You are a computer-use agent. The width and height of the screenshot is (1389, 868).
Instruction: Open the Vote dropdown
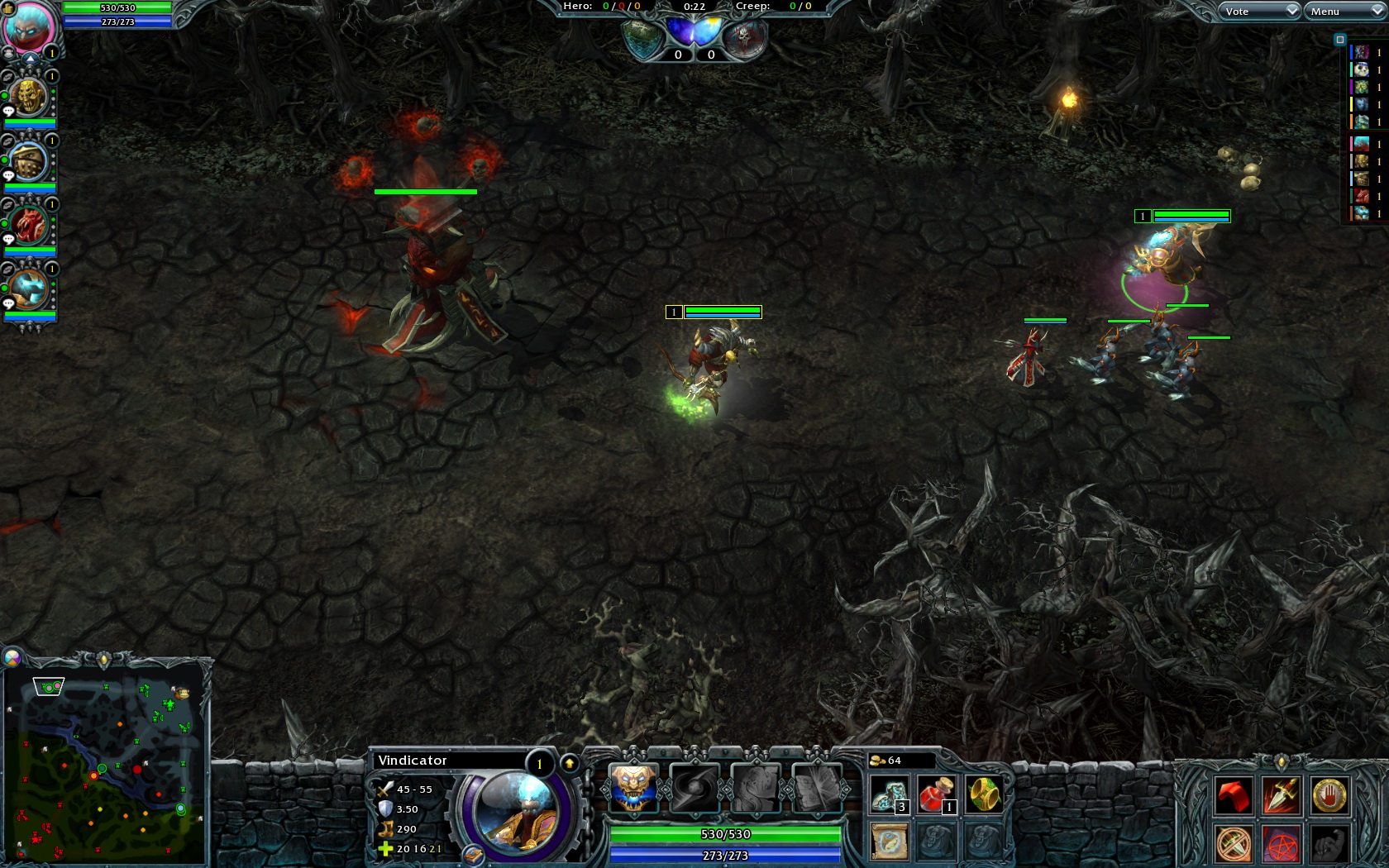pos(1258,11)
